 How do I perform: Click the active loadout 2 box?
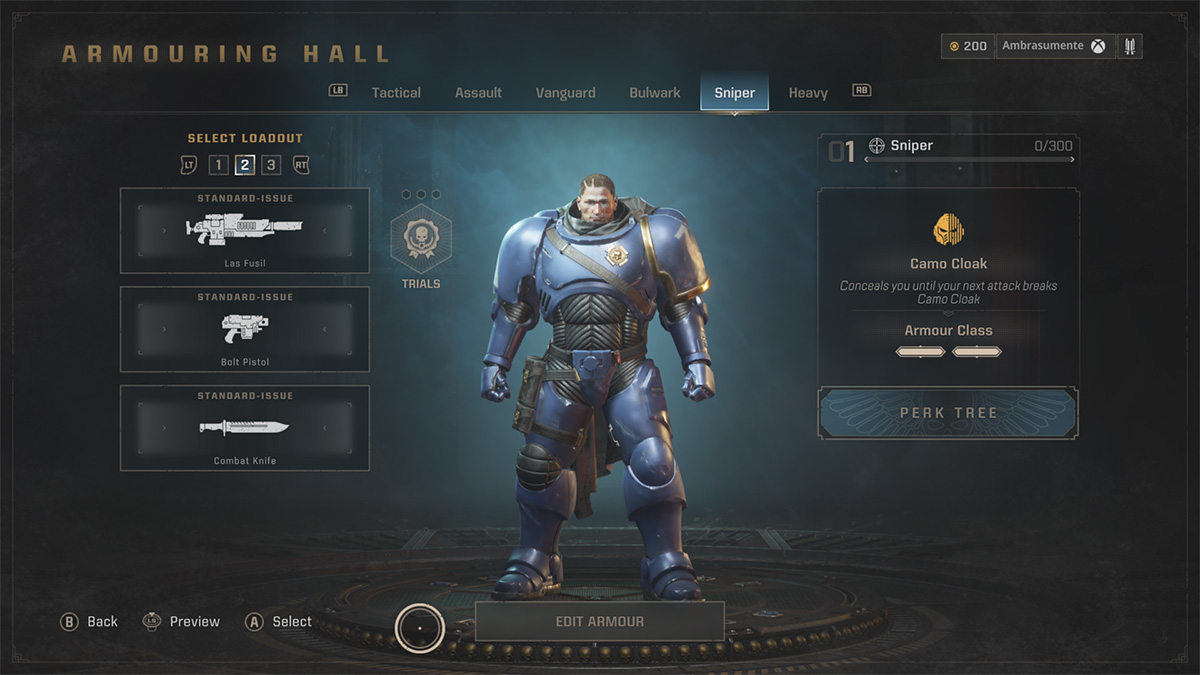(x=245, y=165)
